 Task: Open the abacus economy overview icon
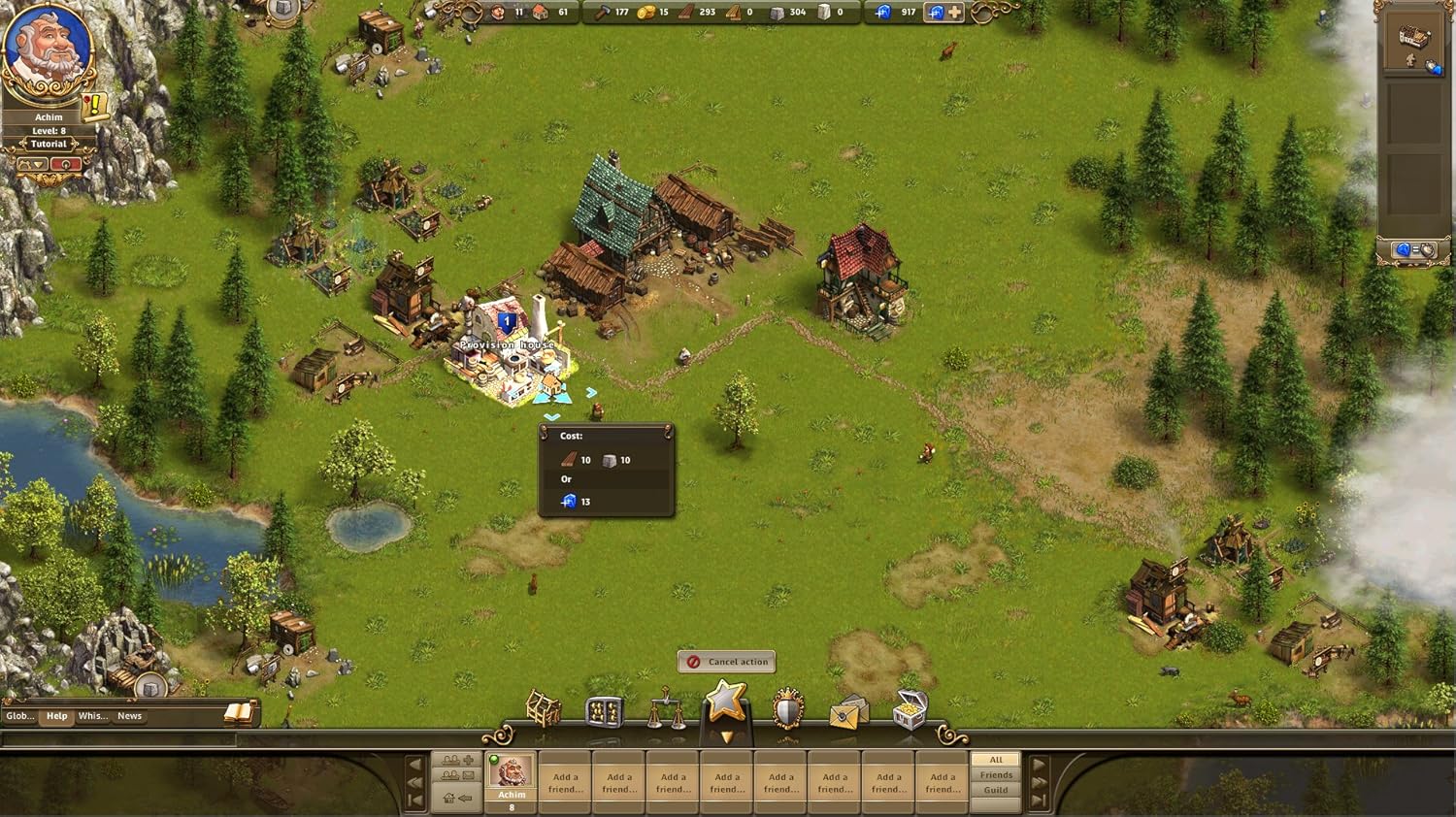604,712
